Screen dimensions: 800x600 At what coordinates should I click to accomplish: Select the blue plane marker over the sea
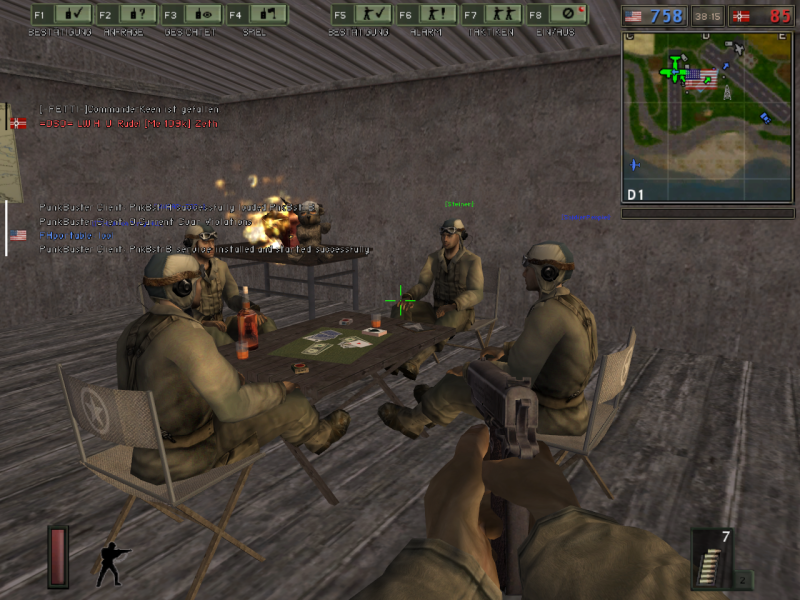point(635,164)
